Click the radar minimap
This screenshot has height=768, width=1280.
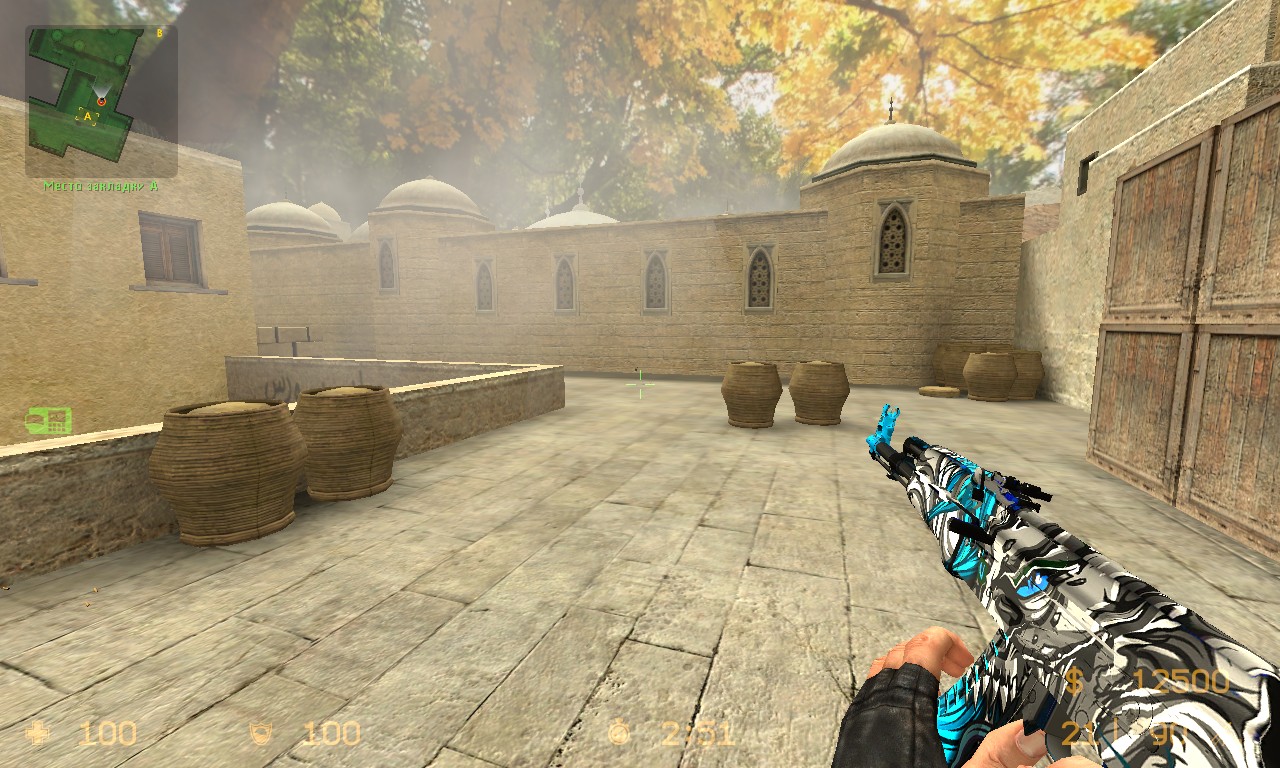click(x=101, y=100)
